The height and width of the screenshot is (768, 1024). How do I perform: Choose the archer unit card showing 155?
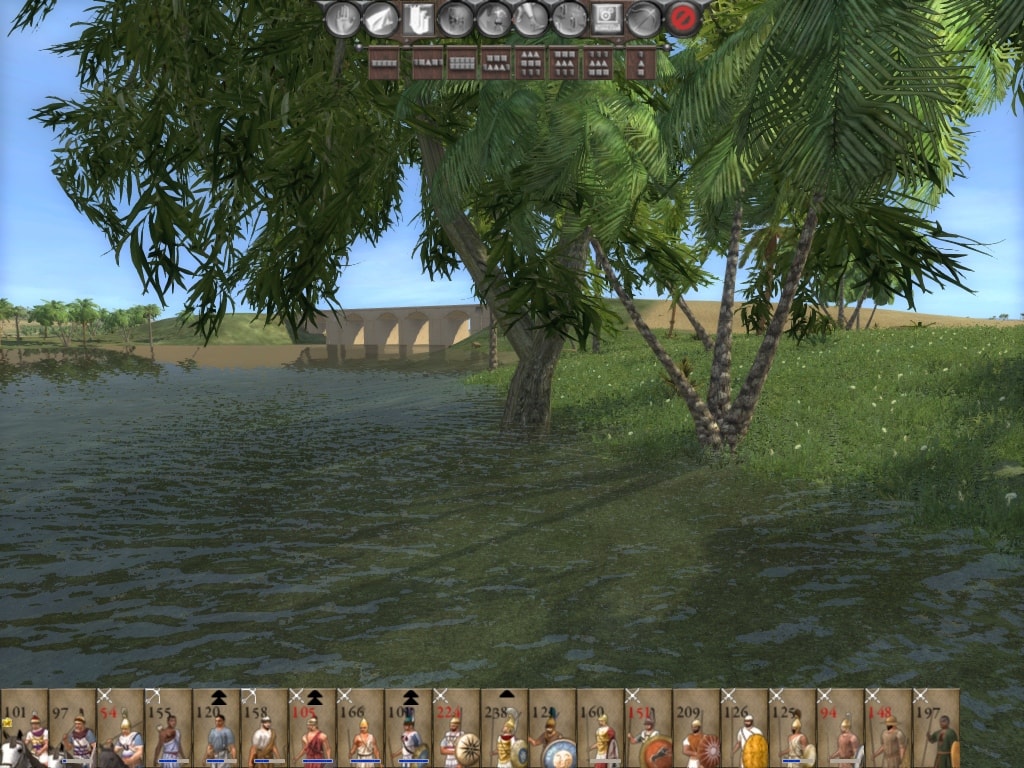point(168,729)
